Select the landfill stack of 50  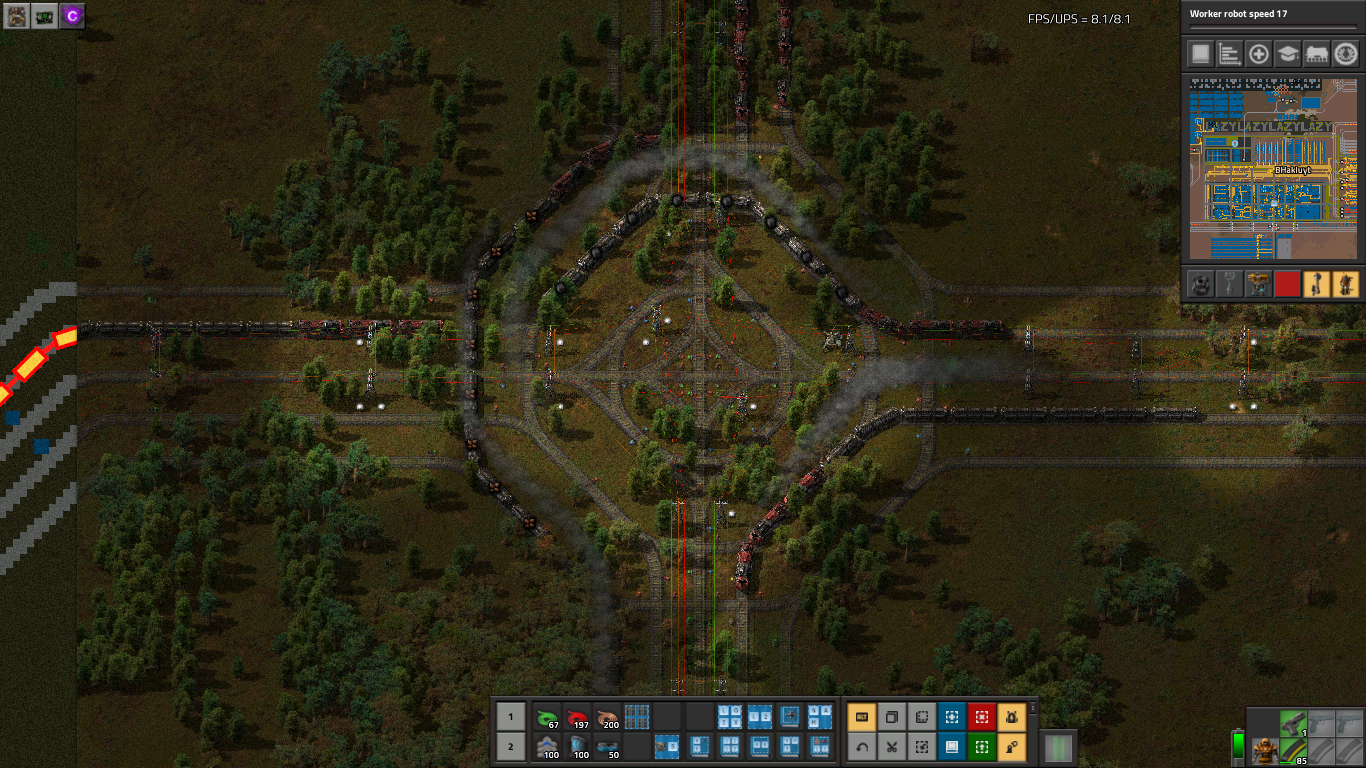(607, 746)
